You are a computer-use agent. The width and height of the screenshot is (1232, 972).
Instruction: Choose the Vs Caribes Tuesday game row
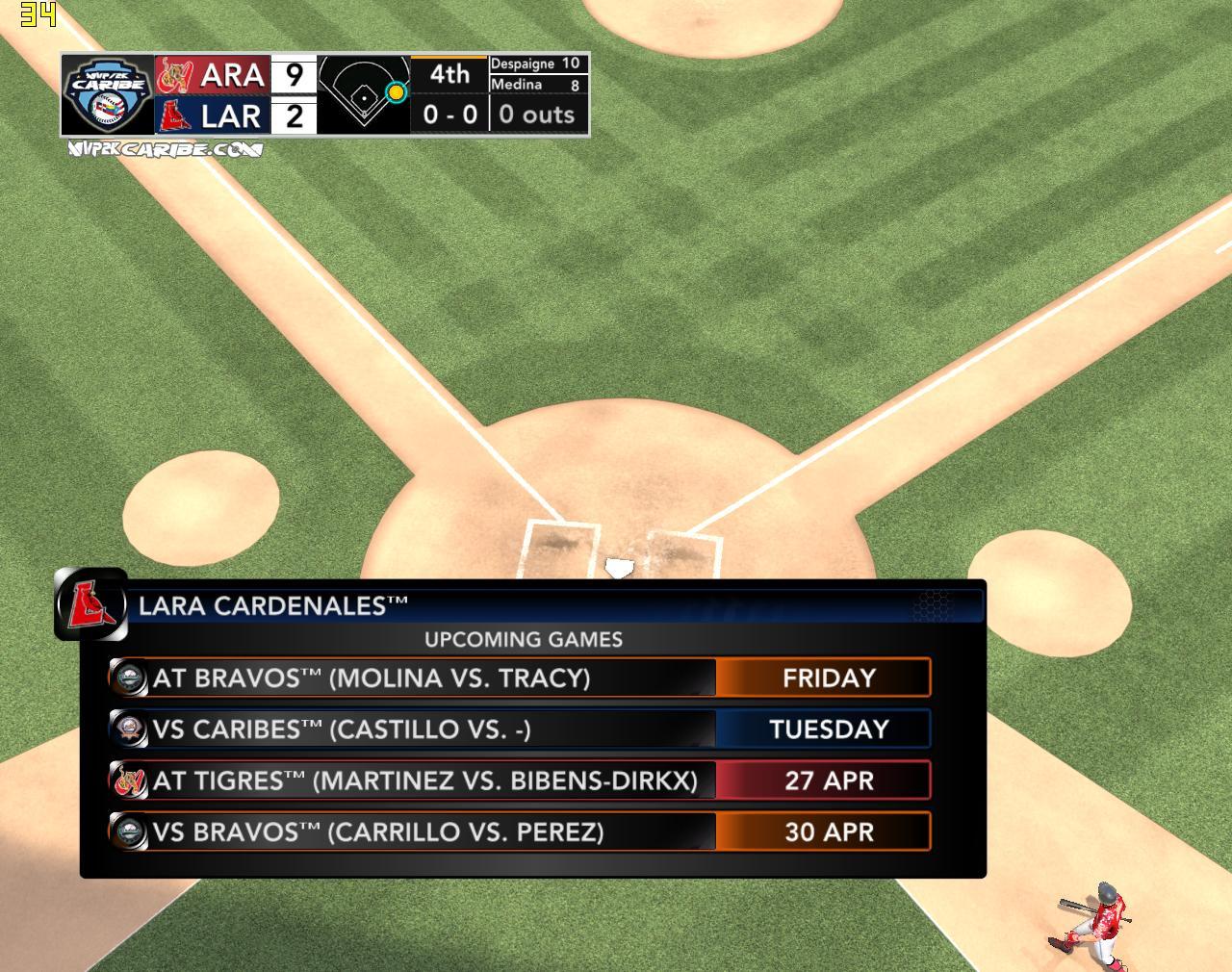click(520, 729)
